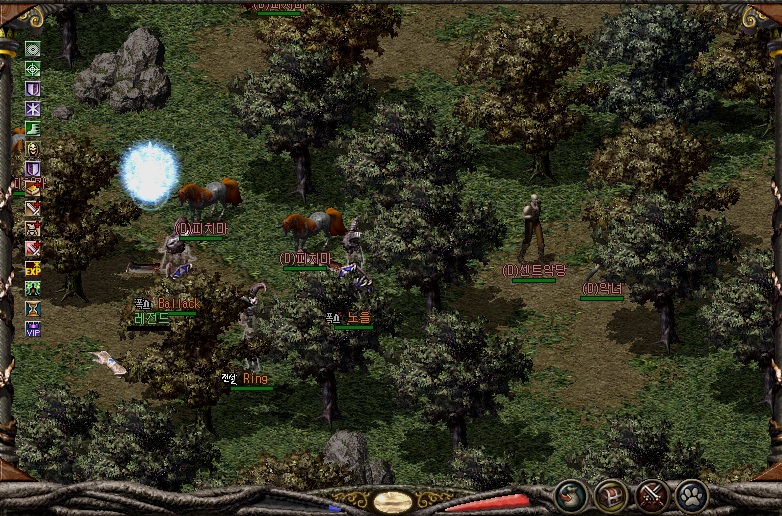The image size is (782, 516).
Task: Click the crossed swords round button
Action: click(x=652, y=495)
